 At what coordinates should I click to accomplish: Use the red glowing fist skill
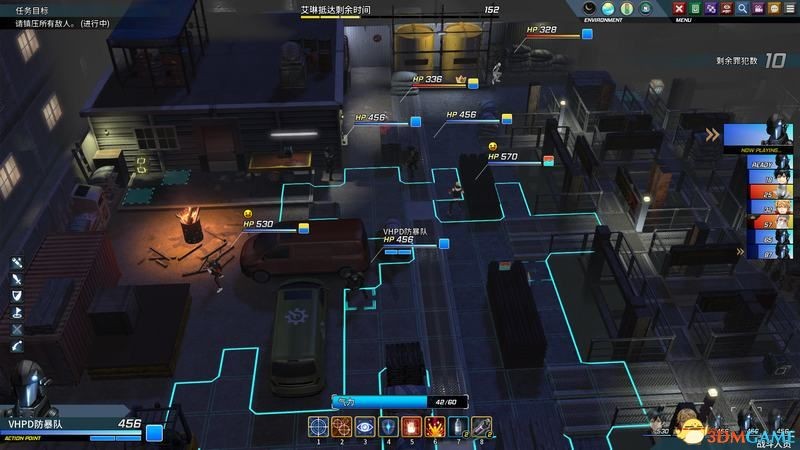(x=410, y=426)
